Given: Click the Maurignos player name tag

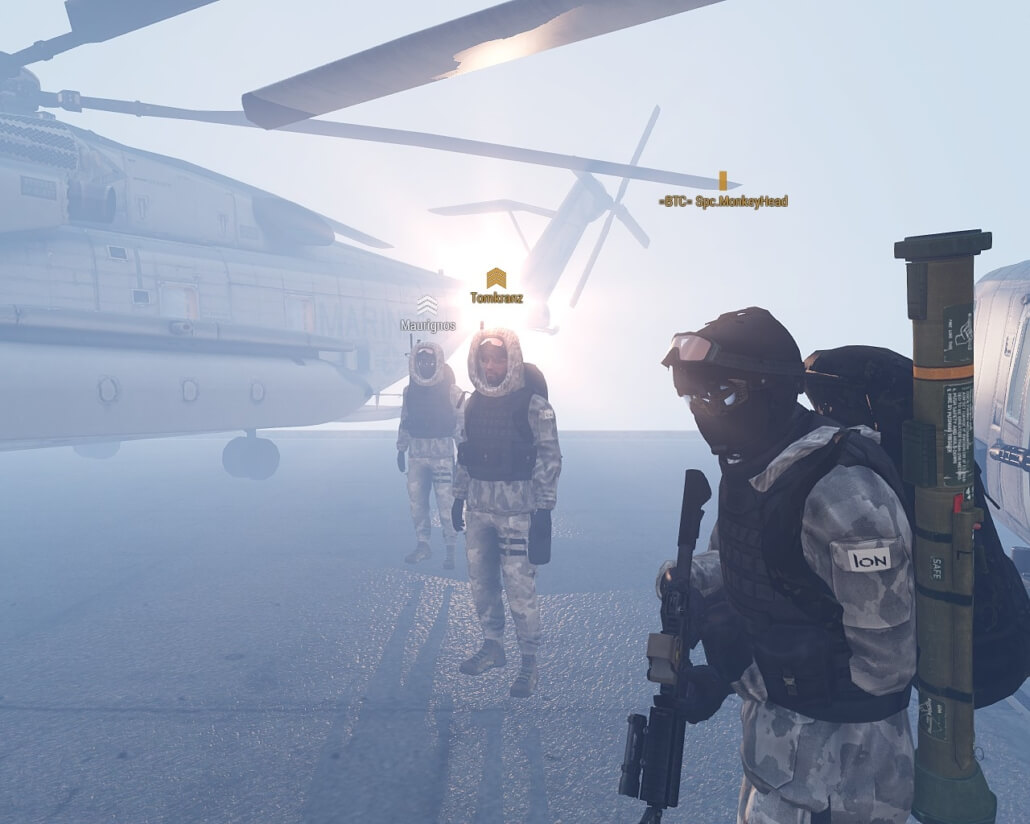Looking at the screenshot, I should pos(427,325).
